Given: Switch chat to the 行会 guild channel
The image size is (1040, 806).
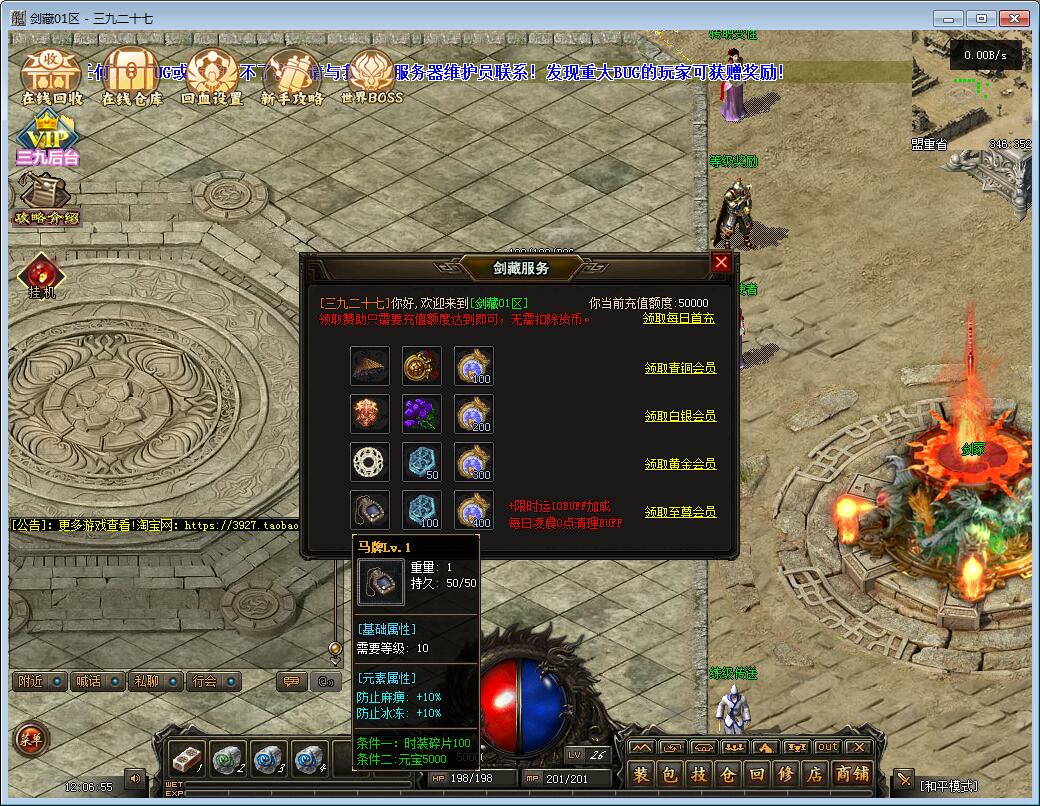Looking at the screenshot, I should pos(213,681).
